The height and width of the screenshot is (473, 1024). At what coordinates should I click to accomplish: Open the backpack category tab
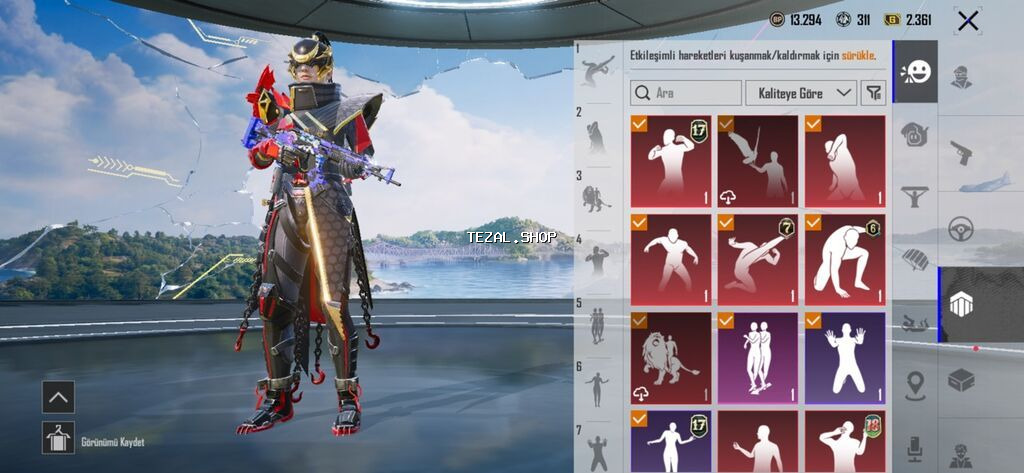coord(915,134)
